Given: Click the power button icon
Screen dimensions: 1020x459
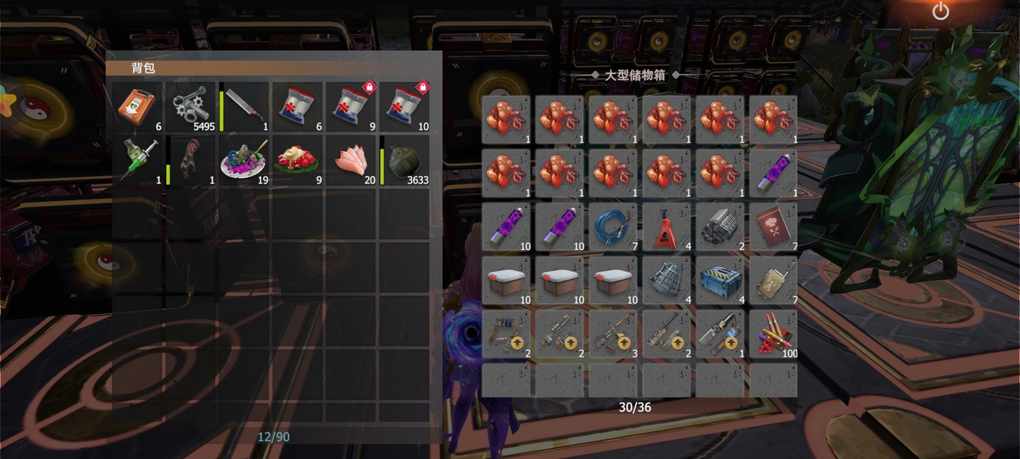Looking at the screenshot, I should coord(940,12).
